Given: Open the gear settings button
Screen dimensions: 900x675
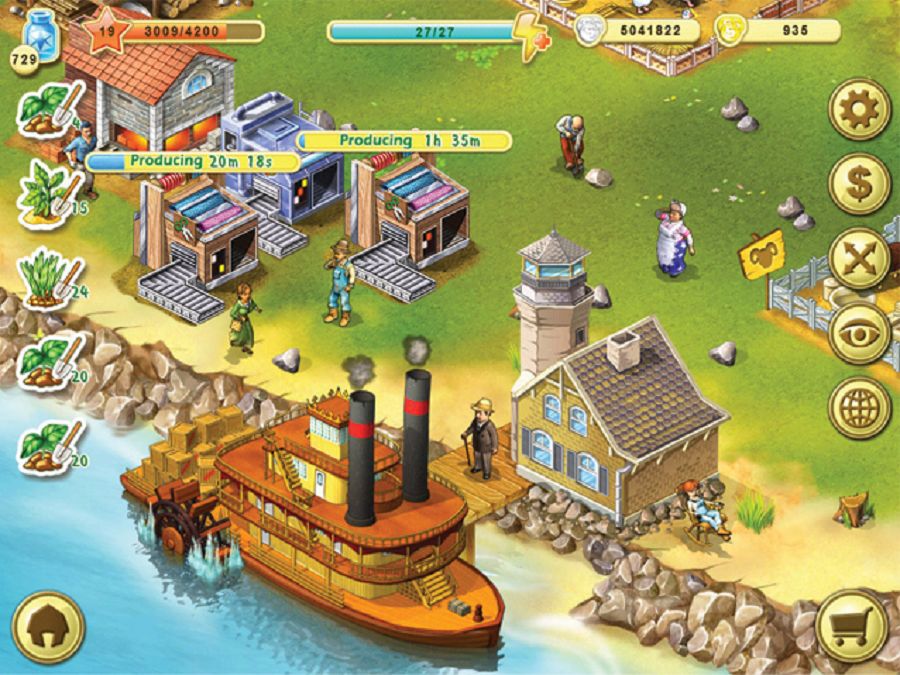Looking at the screenshot, I should tap(859, 109).
